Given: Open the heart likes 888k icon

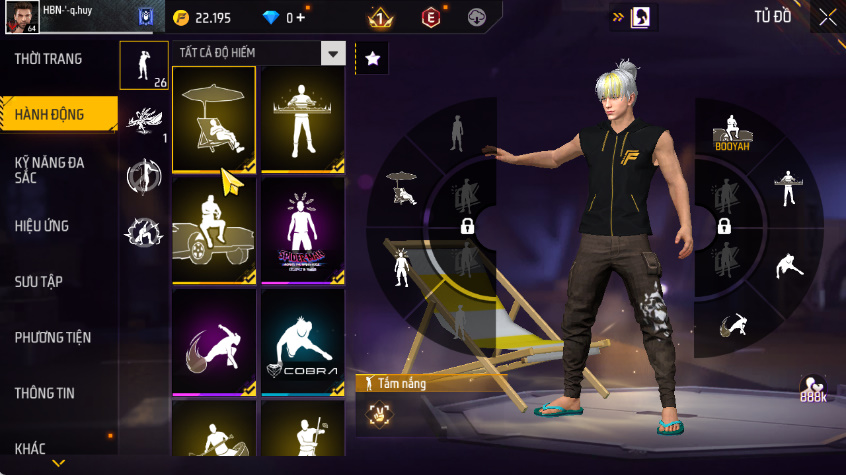Looking at the screenshot, I should point(812,389).
